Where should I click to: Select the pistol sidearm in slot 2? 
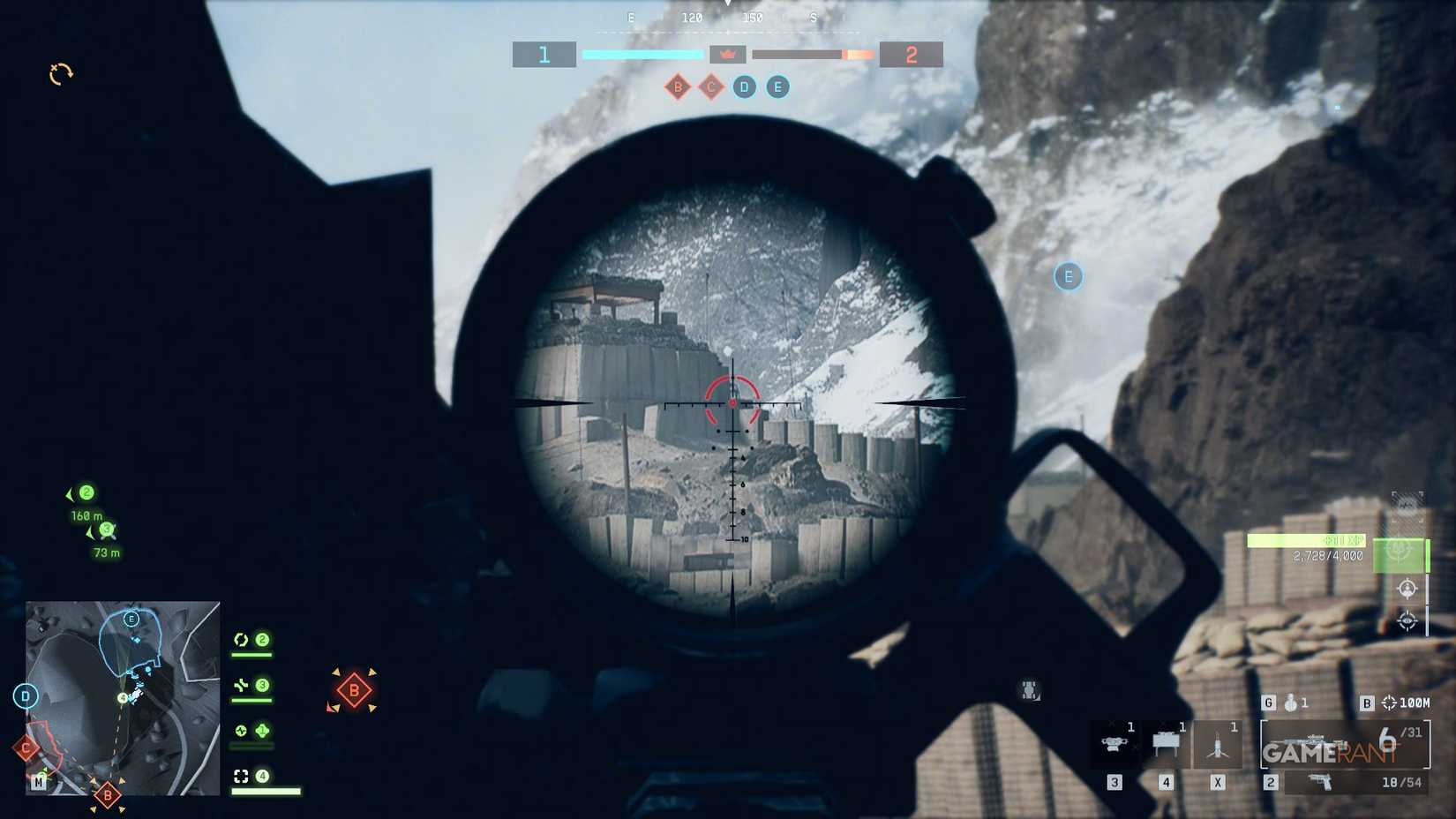pos(1320,782)
